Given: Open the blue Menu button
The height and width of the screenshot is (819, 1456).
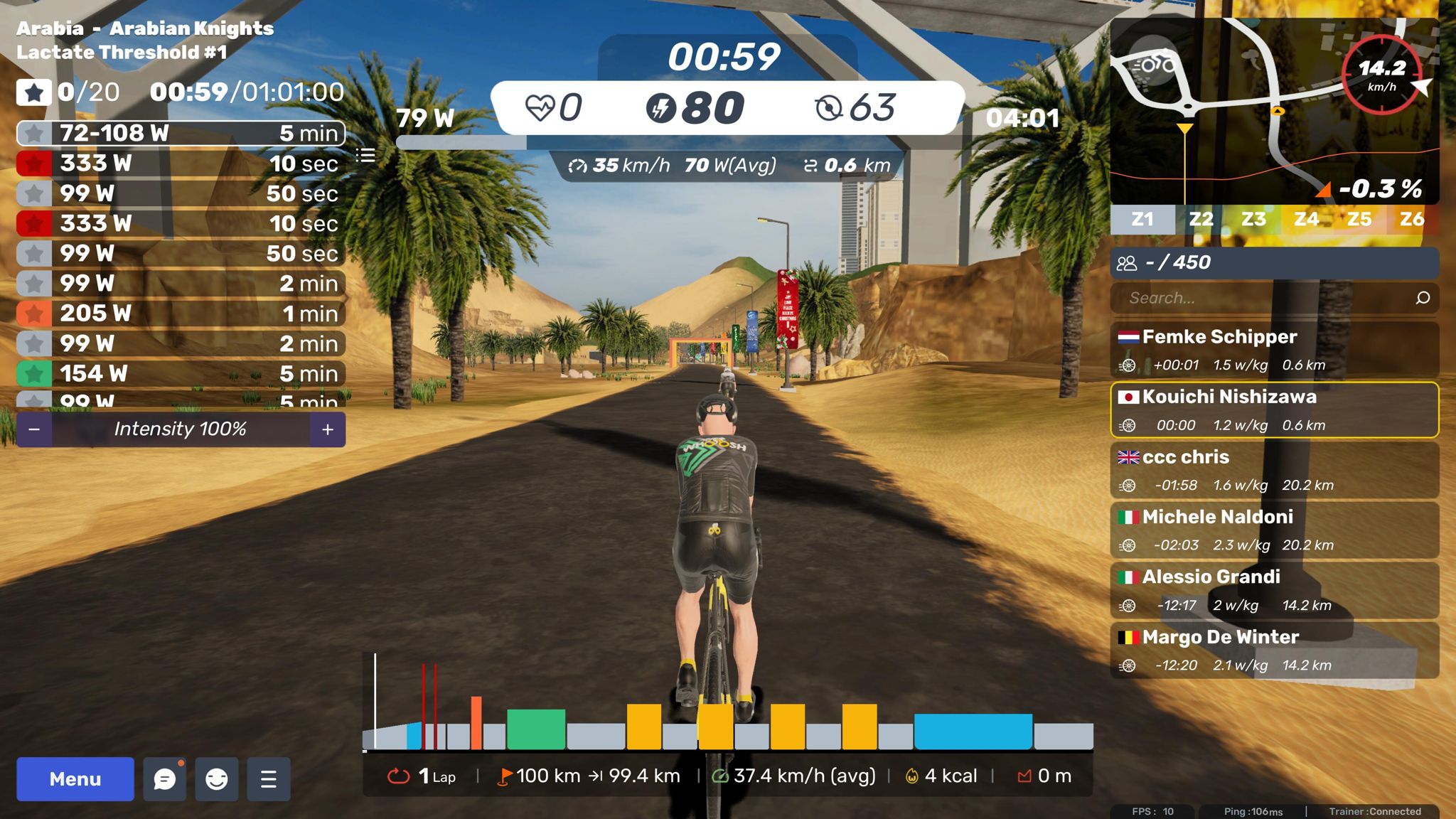Looking at the screenshot, I should pos(75,779).
